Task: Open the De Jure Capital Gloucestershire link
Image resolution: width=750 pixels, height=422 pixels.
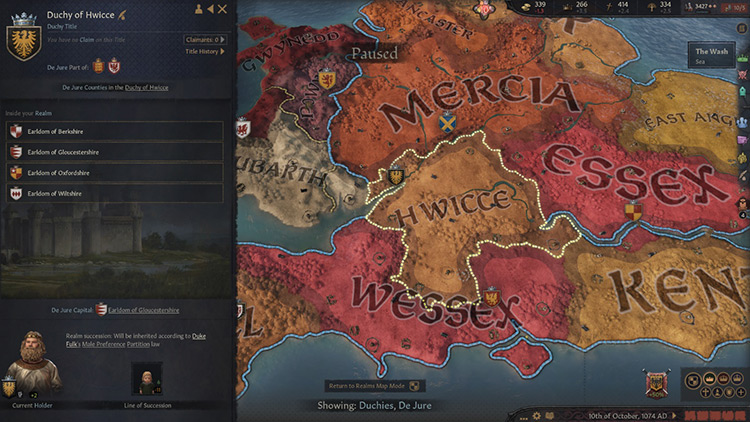Action: pyautogui.click(x=144, y=311)
